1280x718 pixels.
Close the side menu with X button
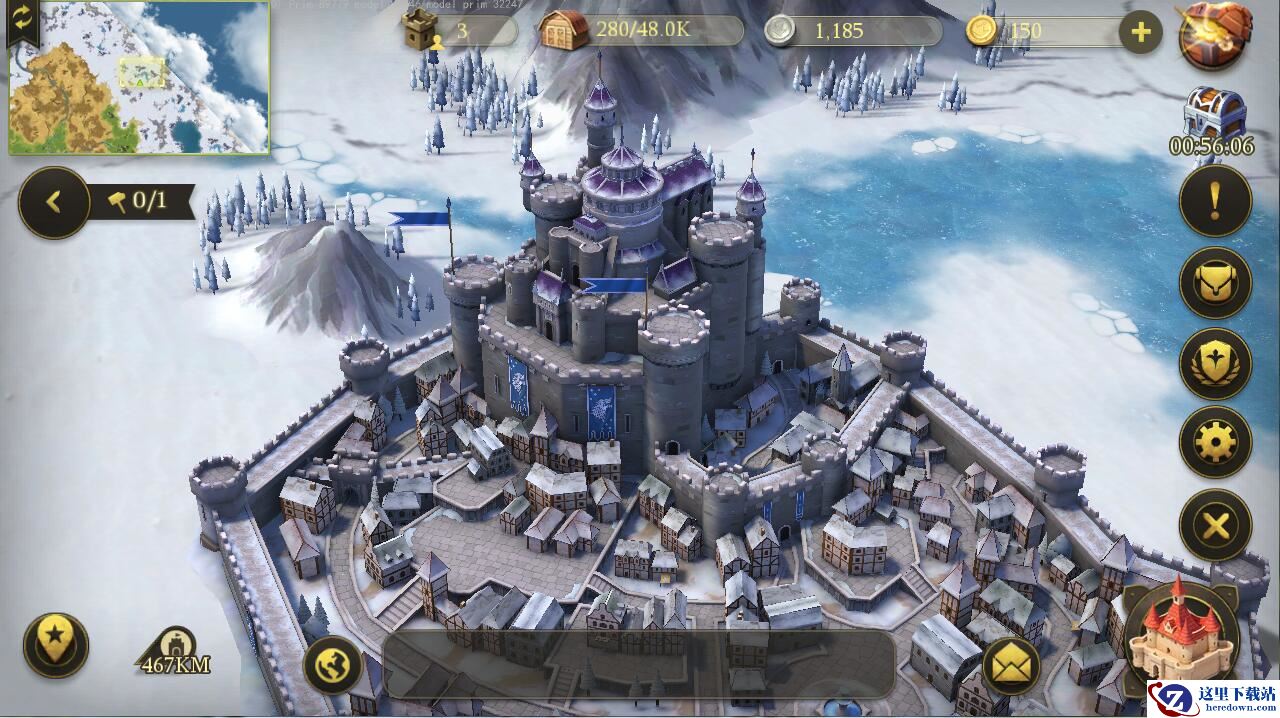[1215, 524]
